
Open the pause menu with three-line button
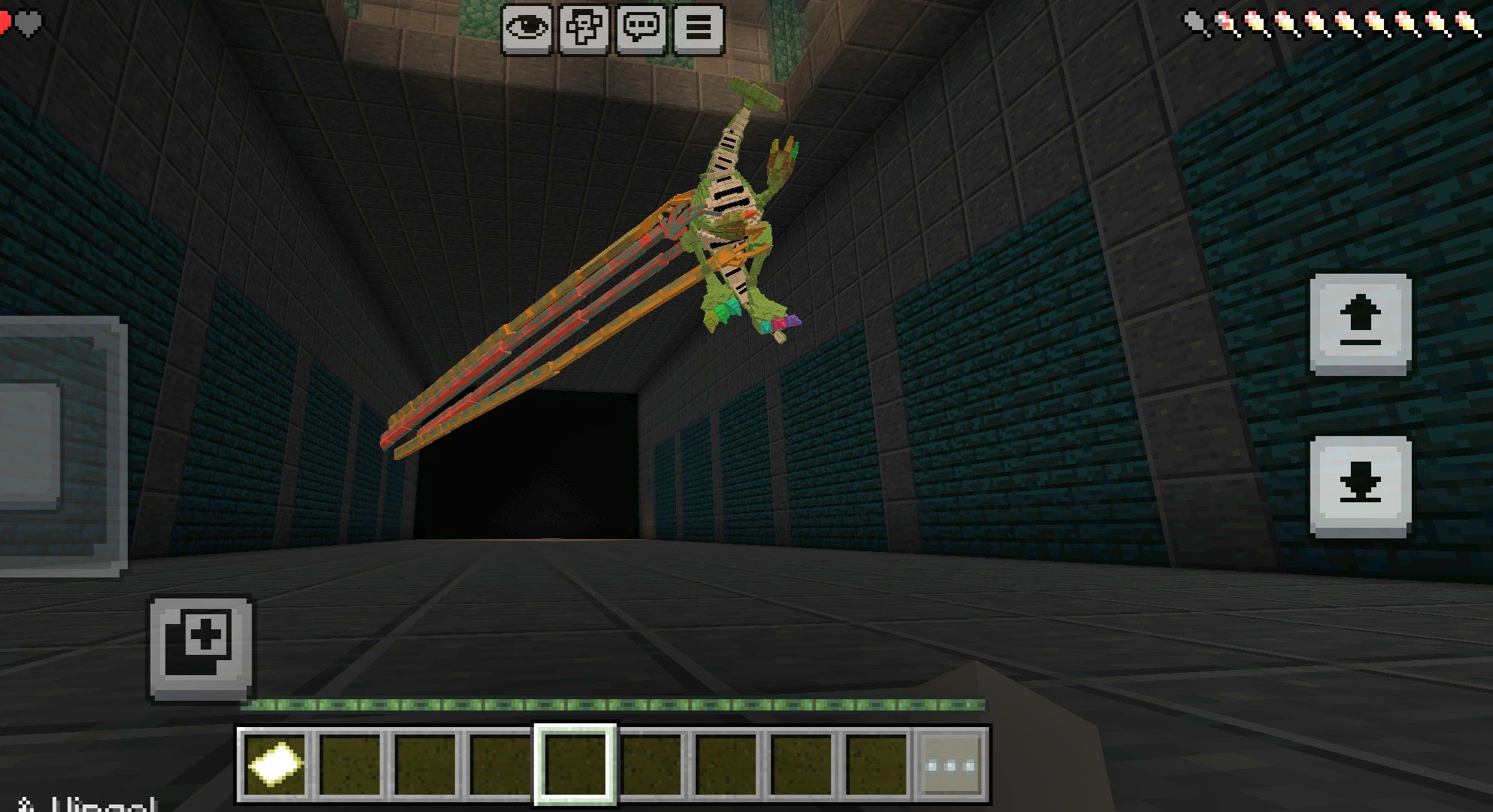click(x=698, y=29)
